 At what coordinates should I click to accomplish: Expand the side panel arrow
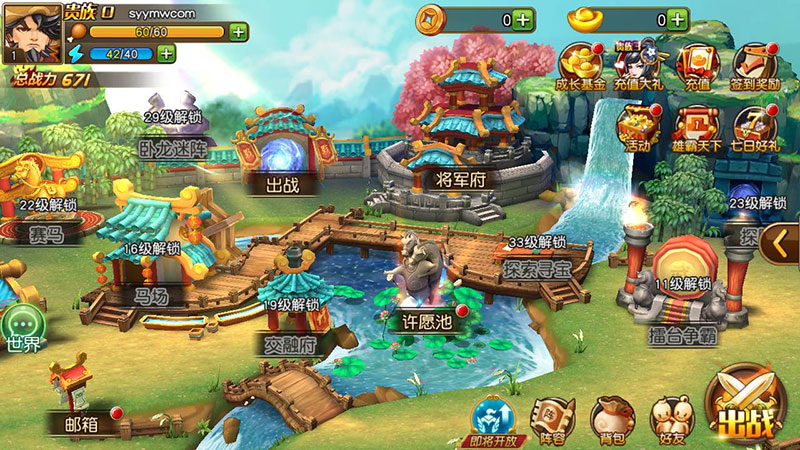(x=780, y=242)
